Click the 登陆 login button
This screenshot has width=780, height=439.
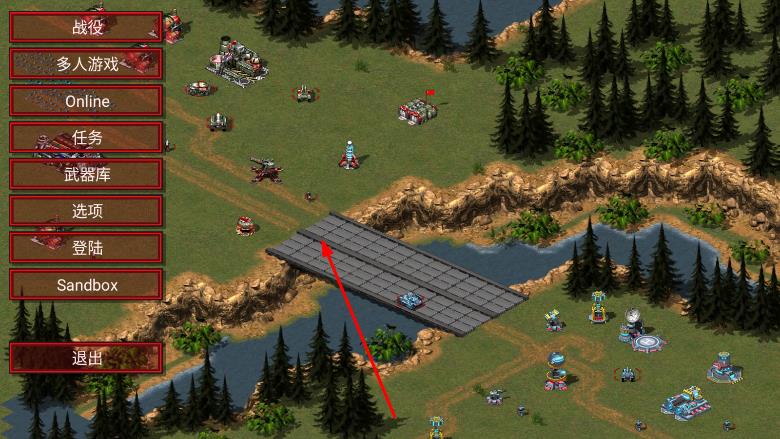click(x=86, y=248)
